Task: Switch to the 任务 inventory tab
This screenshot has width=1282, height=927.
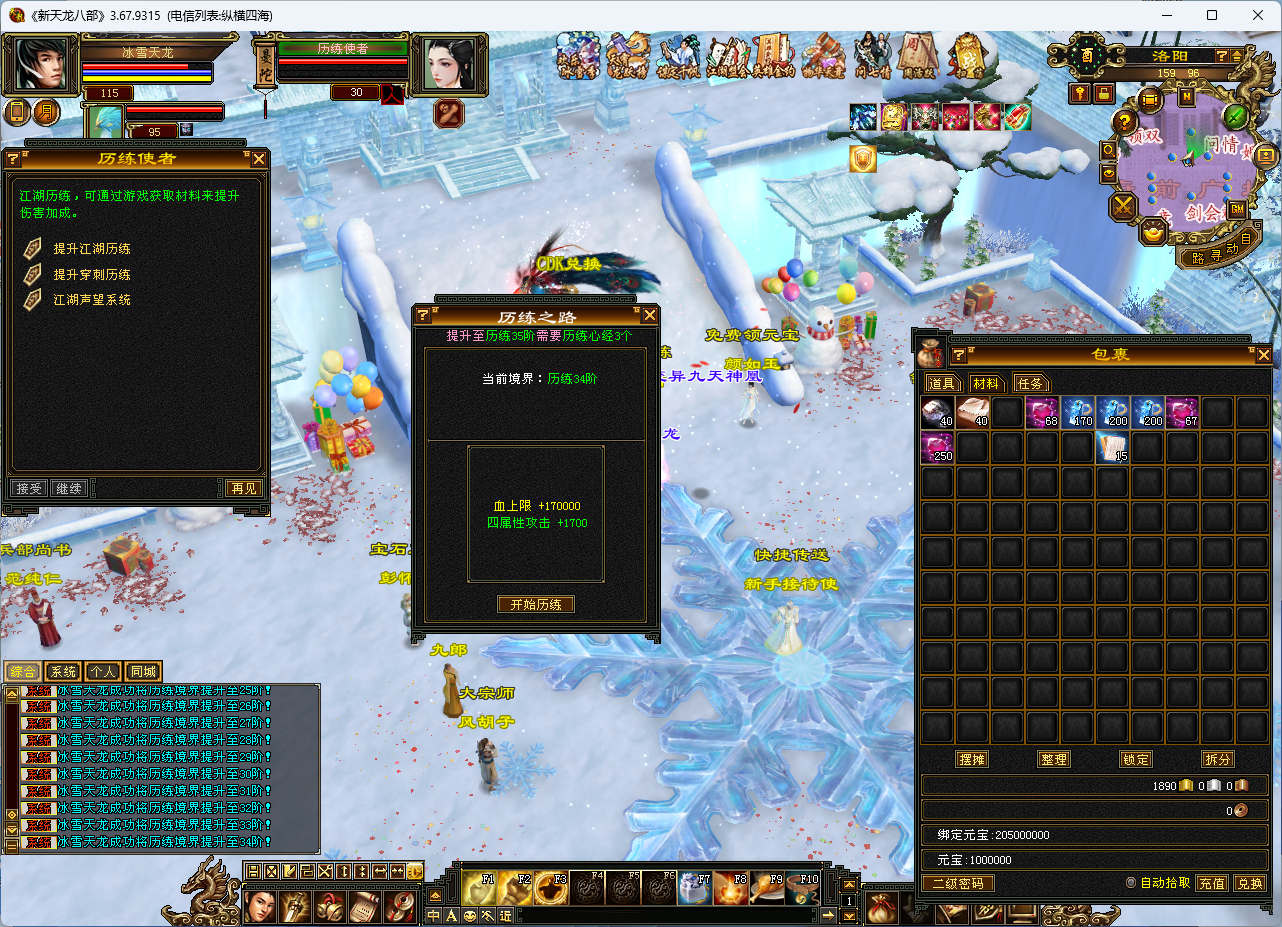Action: pos(1030,383)
